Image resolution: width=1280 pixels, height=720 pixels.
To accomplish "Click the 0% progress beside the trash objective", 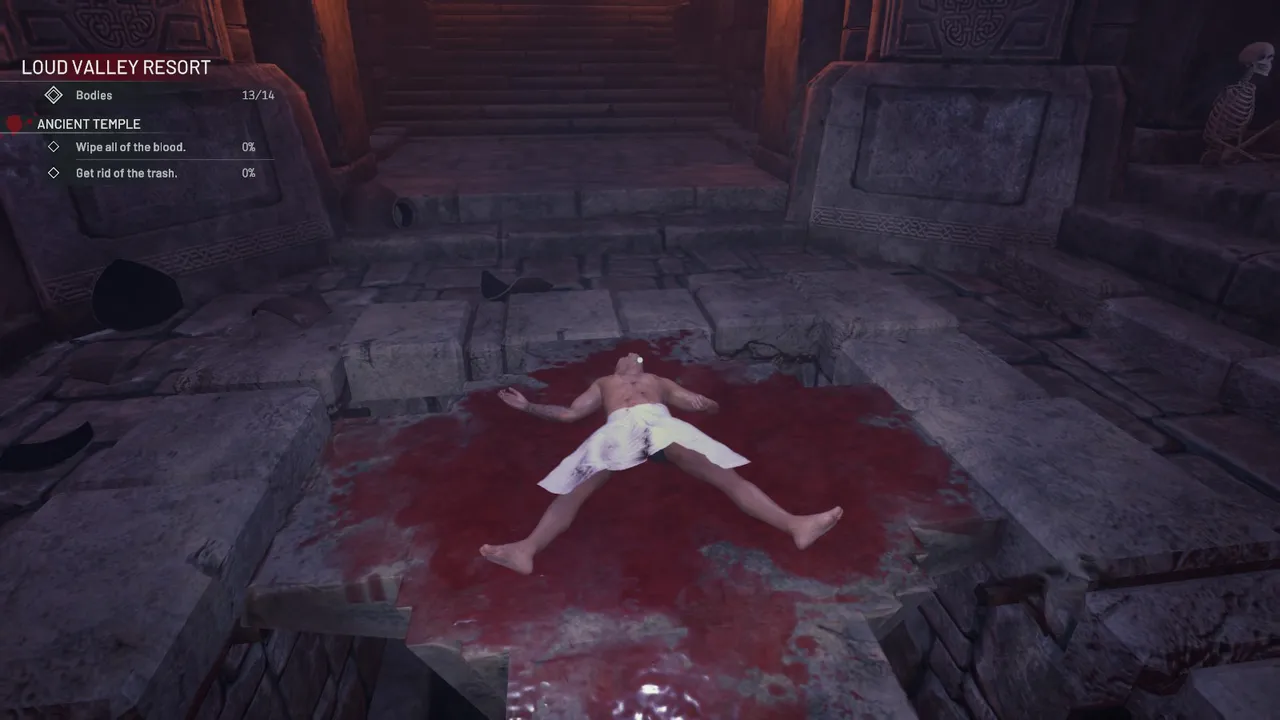I will [249, 173].
